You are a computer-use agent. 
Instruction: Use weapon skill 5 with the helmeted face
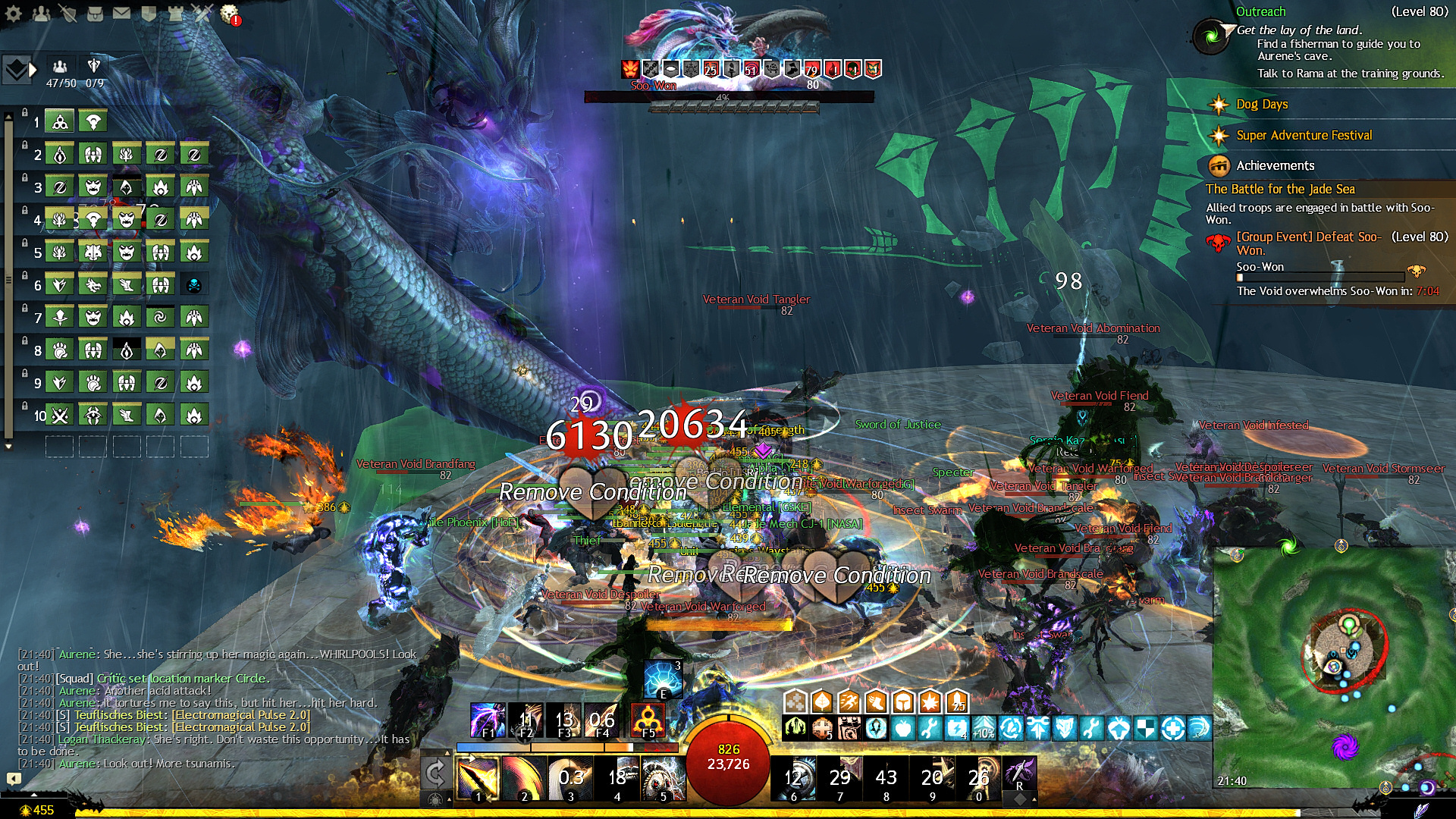(663, 778)
